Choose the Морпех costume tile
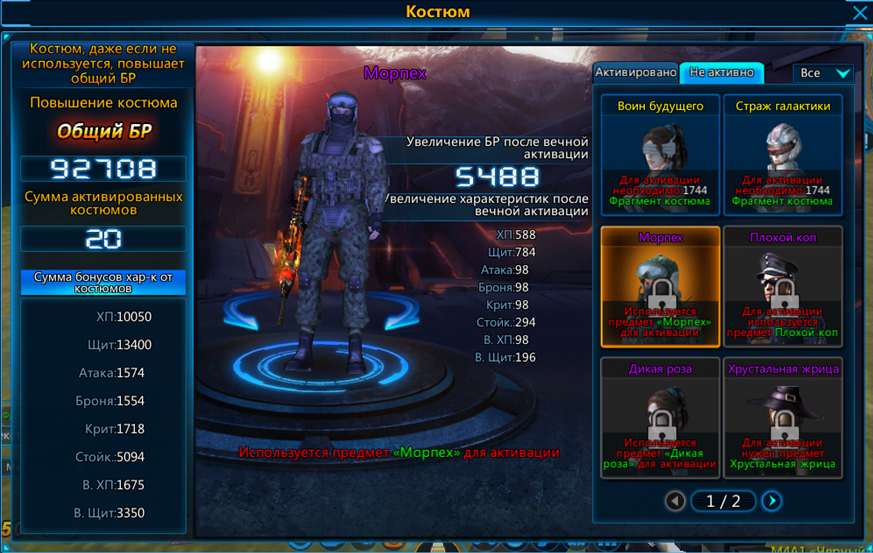873x553 pixels. coord(660,287)
